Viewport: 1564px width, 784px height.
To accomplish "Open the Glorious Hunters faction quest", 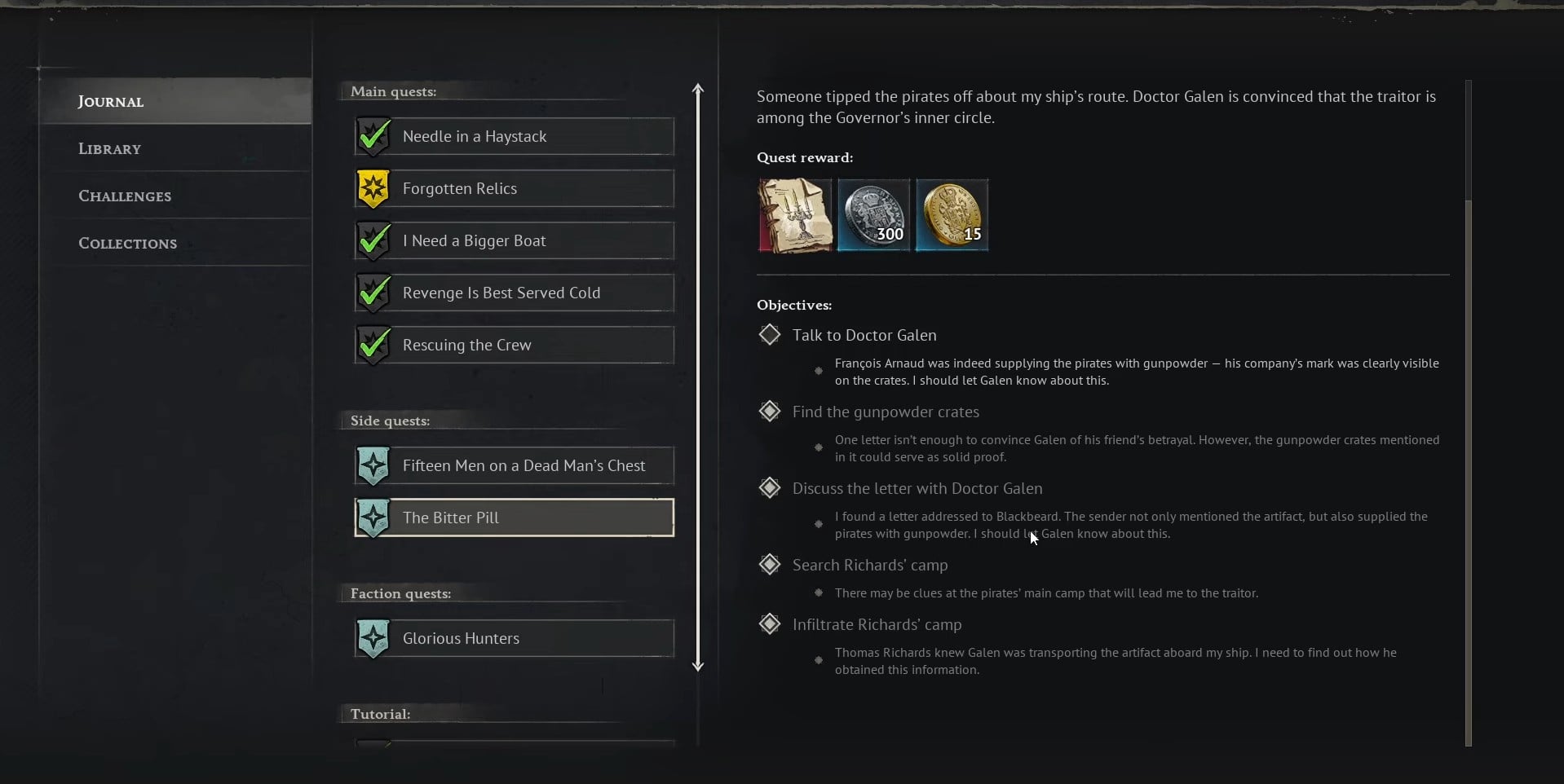I will [x=514, y=639].
